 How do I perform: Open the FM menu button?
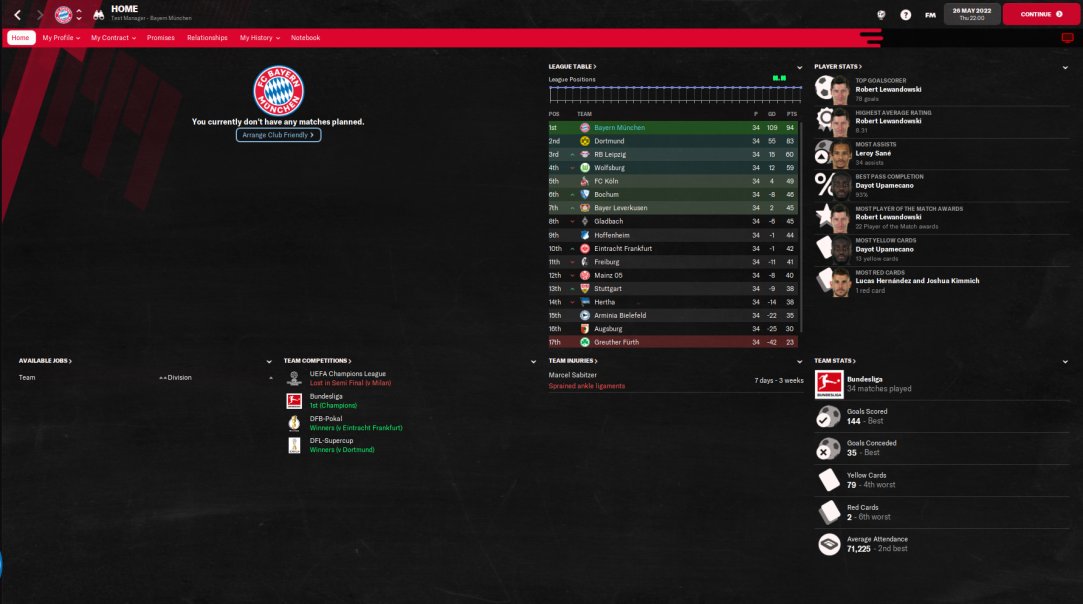click(930, 15)
